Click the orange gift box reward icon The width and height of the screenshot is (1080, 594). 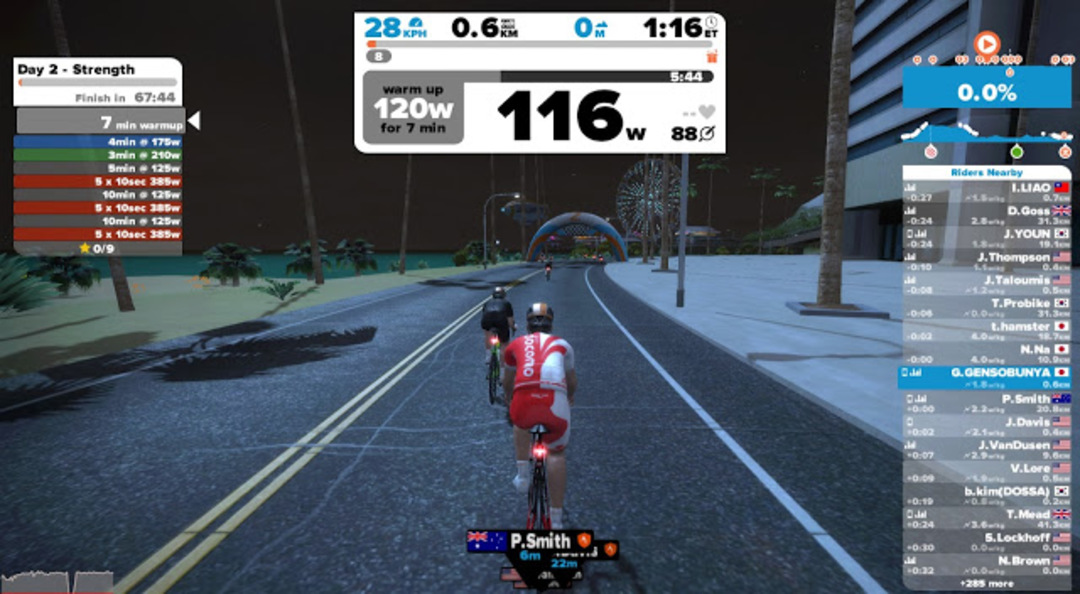712,57
